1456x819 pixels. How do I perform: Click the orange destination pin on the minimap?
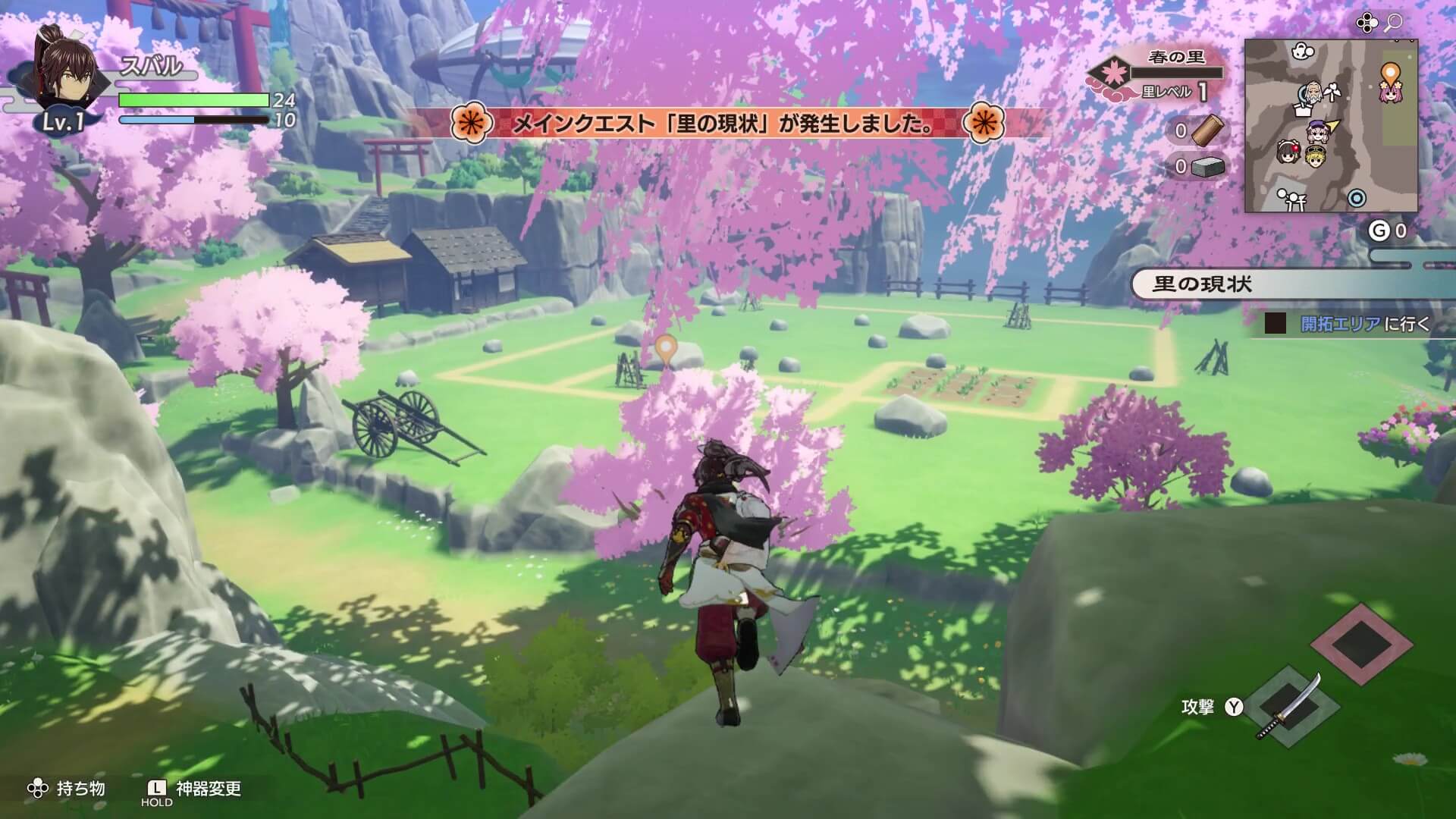1391,71
